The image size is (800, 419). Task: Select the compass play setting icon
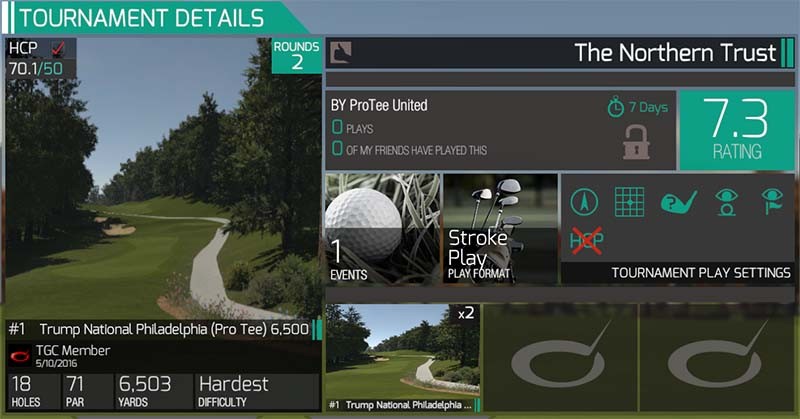(586, 202)
